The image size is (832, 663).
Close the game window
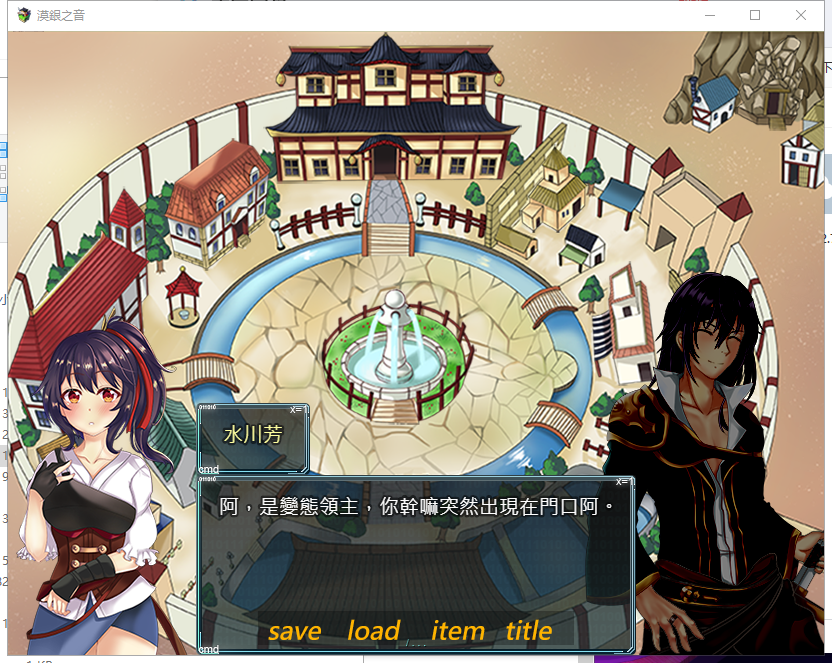coord(801,15)
